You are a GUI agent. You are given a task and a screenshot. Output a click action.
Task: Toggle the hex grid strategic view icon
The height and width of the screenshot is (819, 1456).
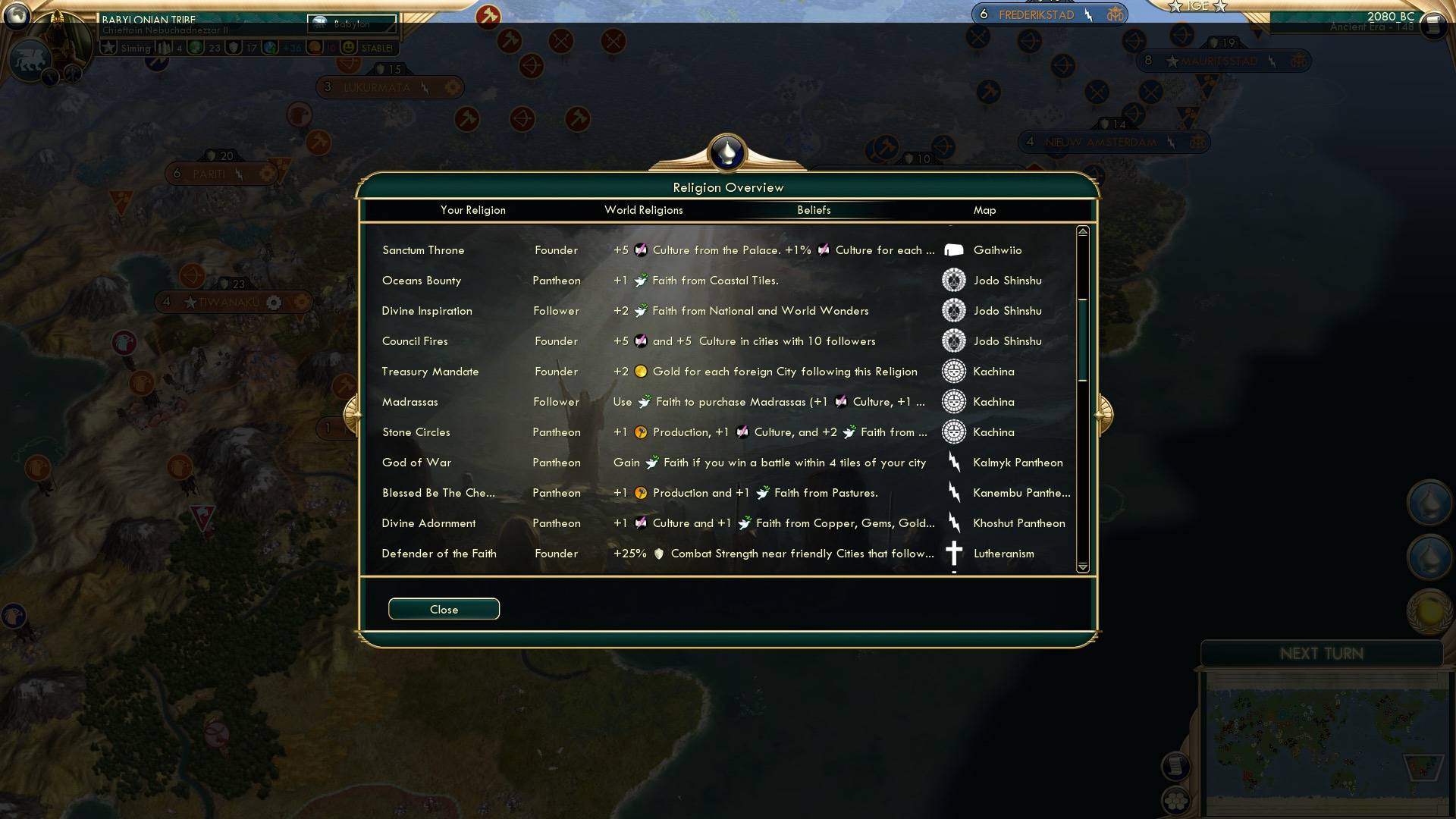coord(1178,801)
